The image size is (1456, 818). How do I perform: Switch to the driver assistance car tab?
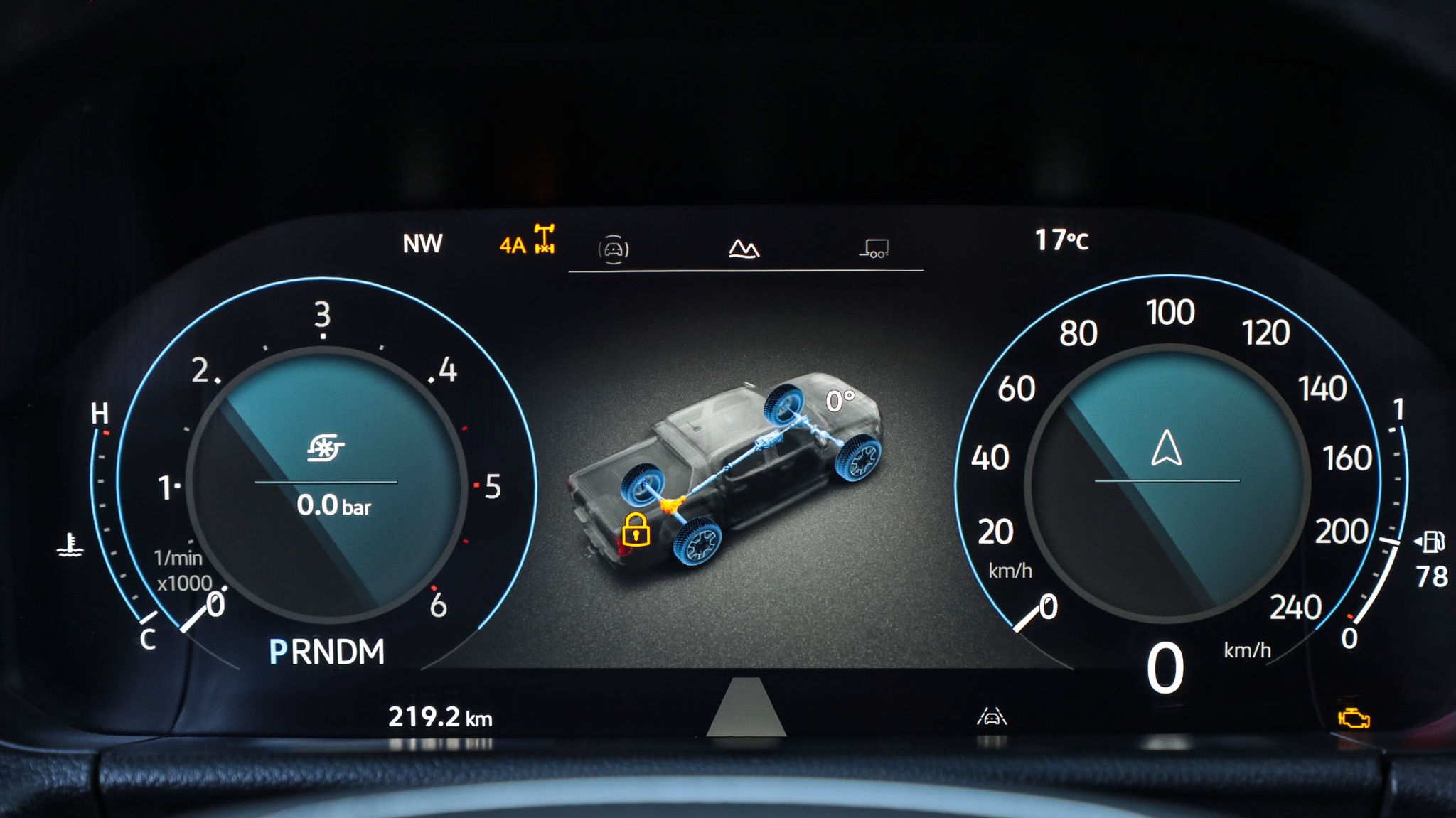pos(614,249)
